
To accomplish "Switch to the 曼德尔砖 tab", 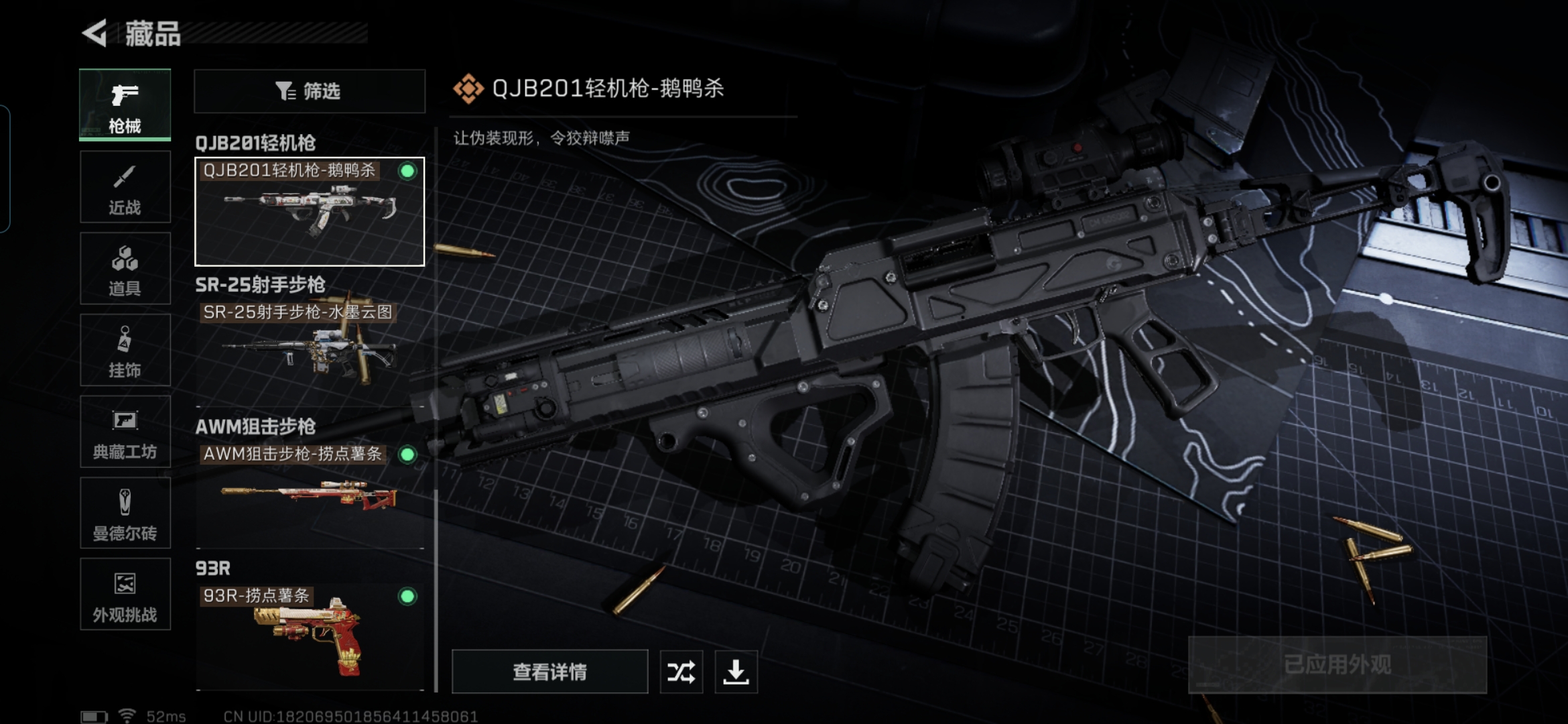I will point(125,514).
